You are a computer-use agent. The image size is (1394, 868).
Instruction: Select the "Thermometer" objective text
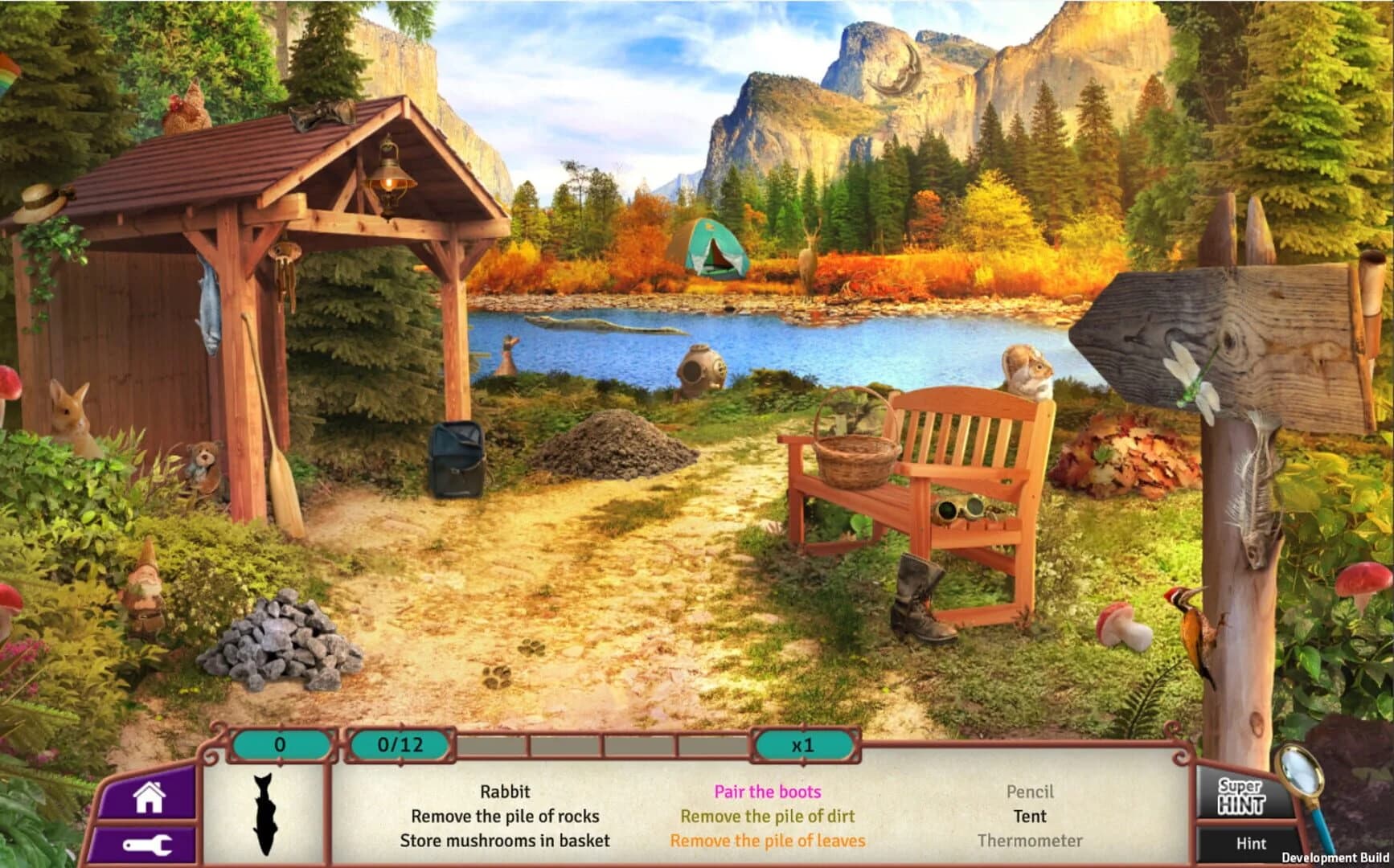1032,841
